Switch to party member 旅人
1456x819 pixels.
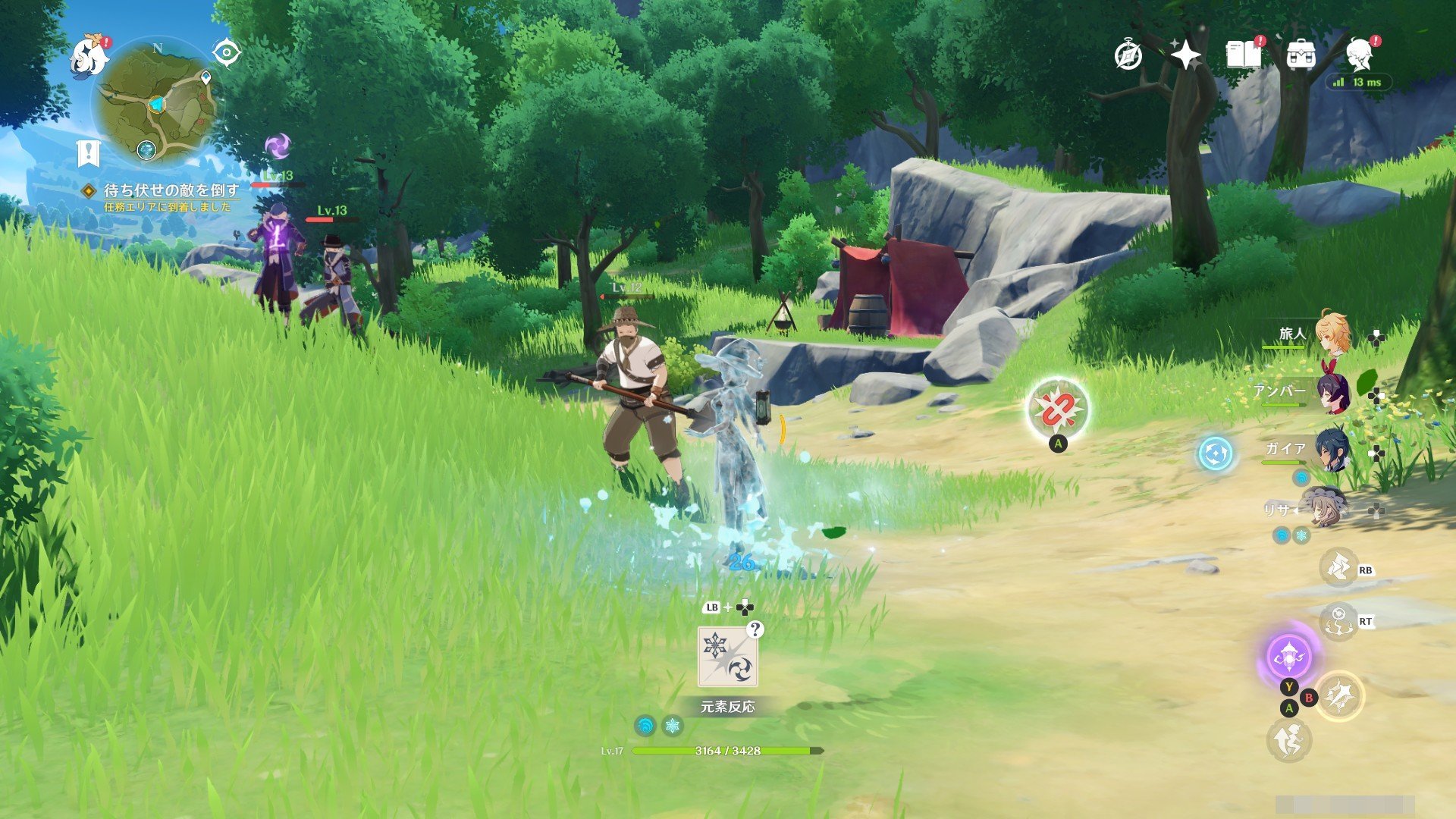[1332, 334]
